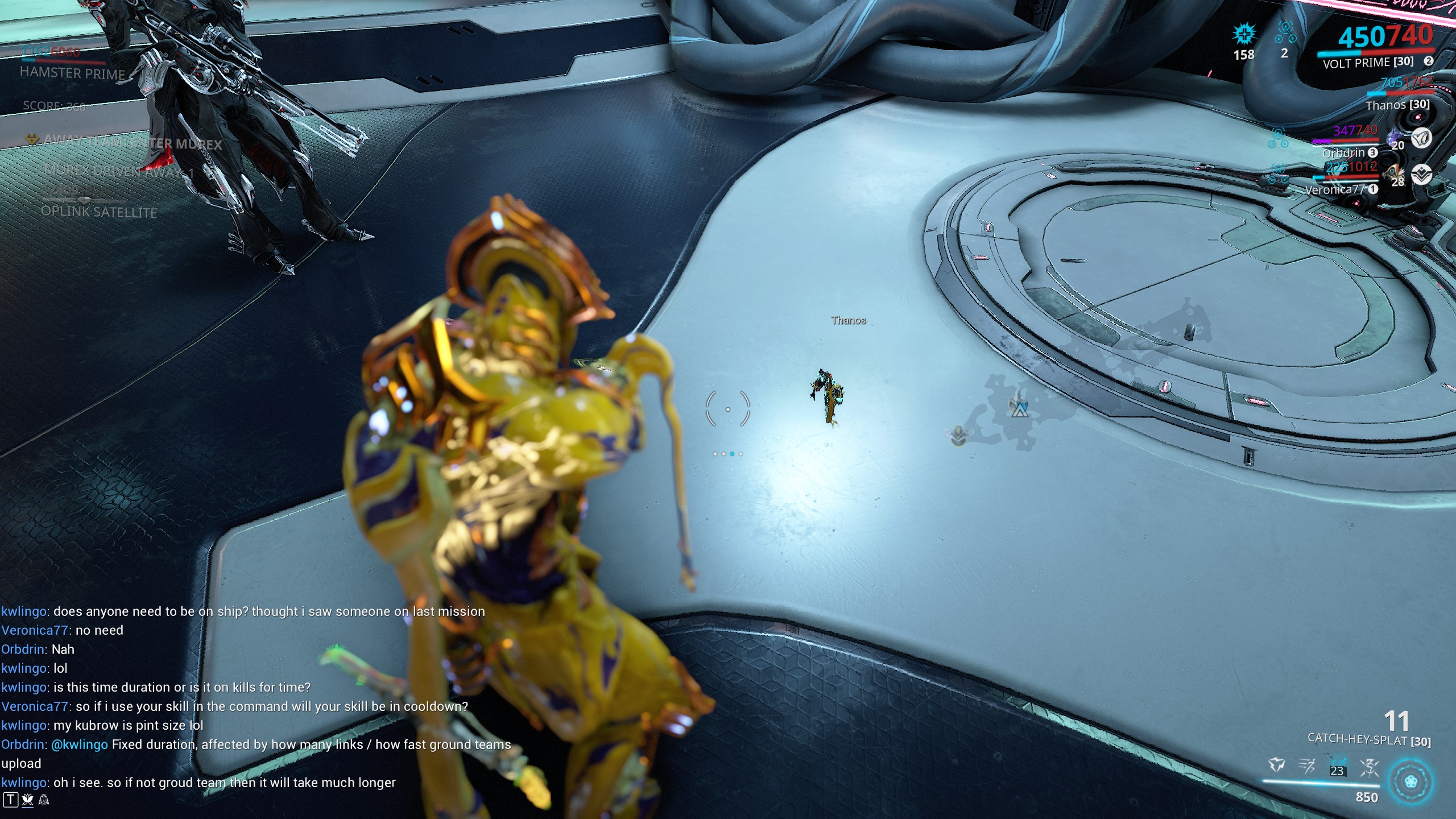Click Veronica77's chat name link
This screenshot has height=819, width=1456.
pos(34,630)
